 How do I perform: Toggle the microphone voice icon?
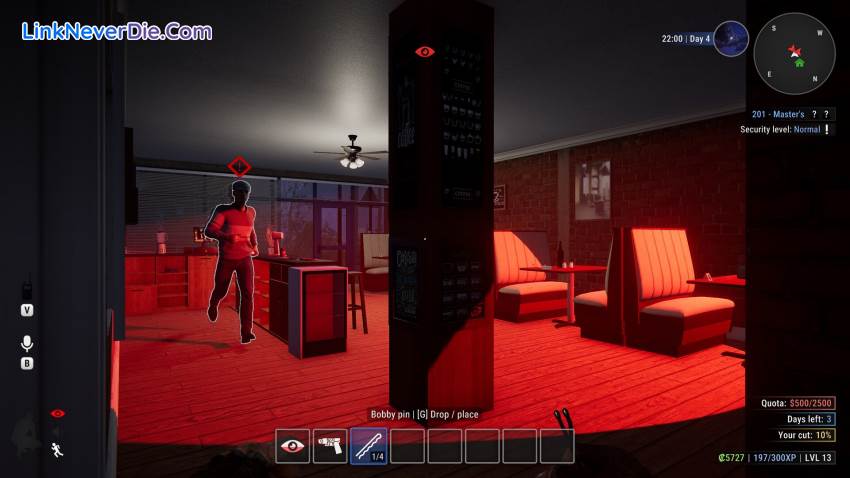coord(27,343)
